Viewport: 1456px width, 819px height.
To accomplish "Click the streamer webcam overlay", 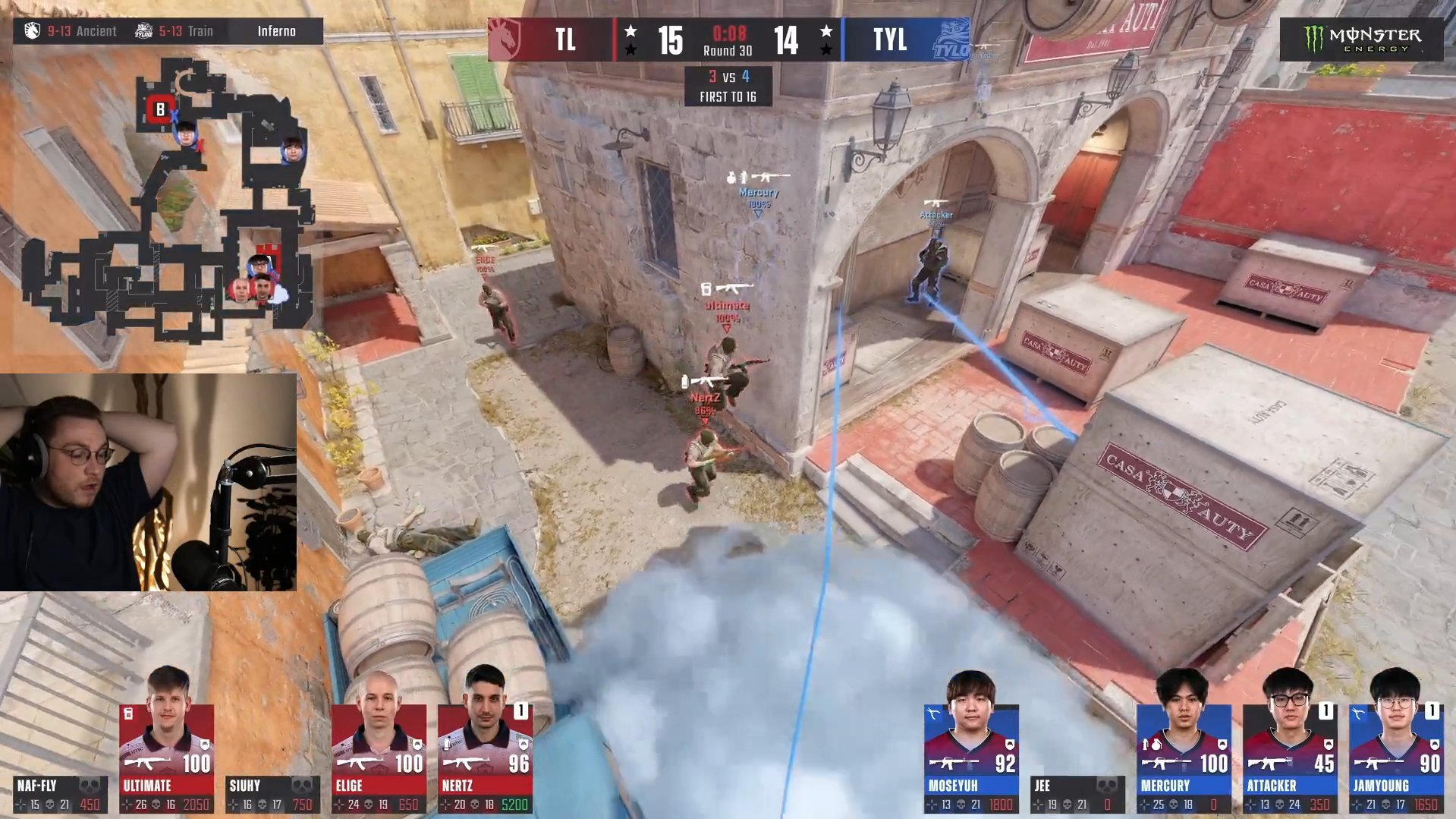I will pyautogui.click(x=148, y=482).
